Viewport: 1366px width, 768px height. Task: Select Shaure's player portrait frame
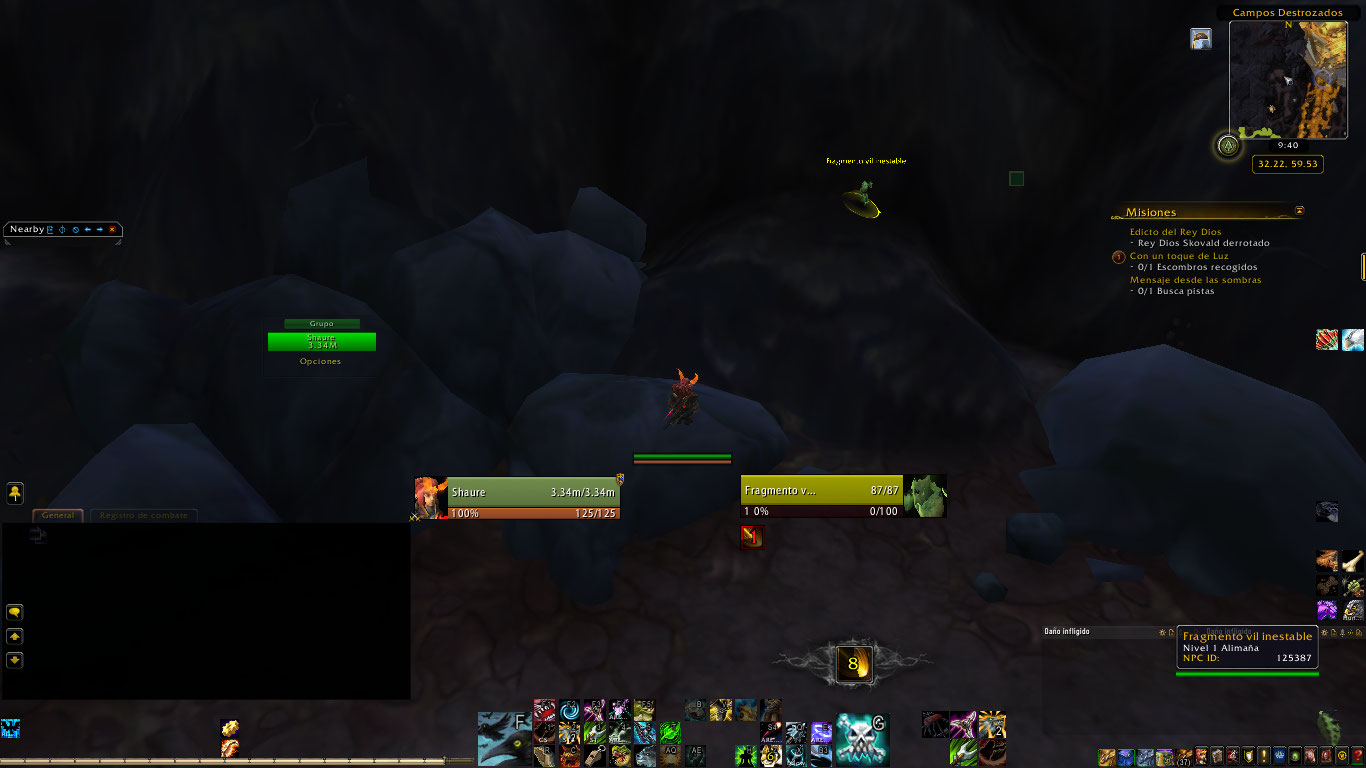pos(430,498)
